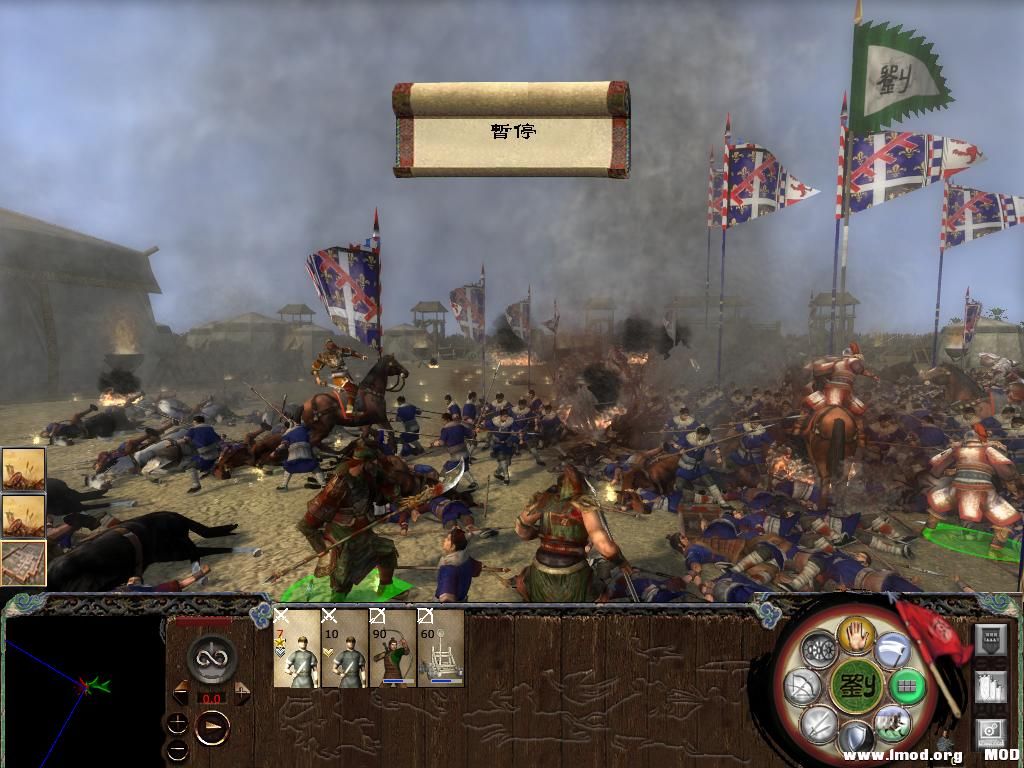Select the catapult unit card with 60 crew
This screenshot has width=1024, height=768.
tap(440, 649)
